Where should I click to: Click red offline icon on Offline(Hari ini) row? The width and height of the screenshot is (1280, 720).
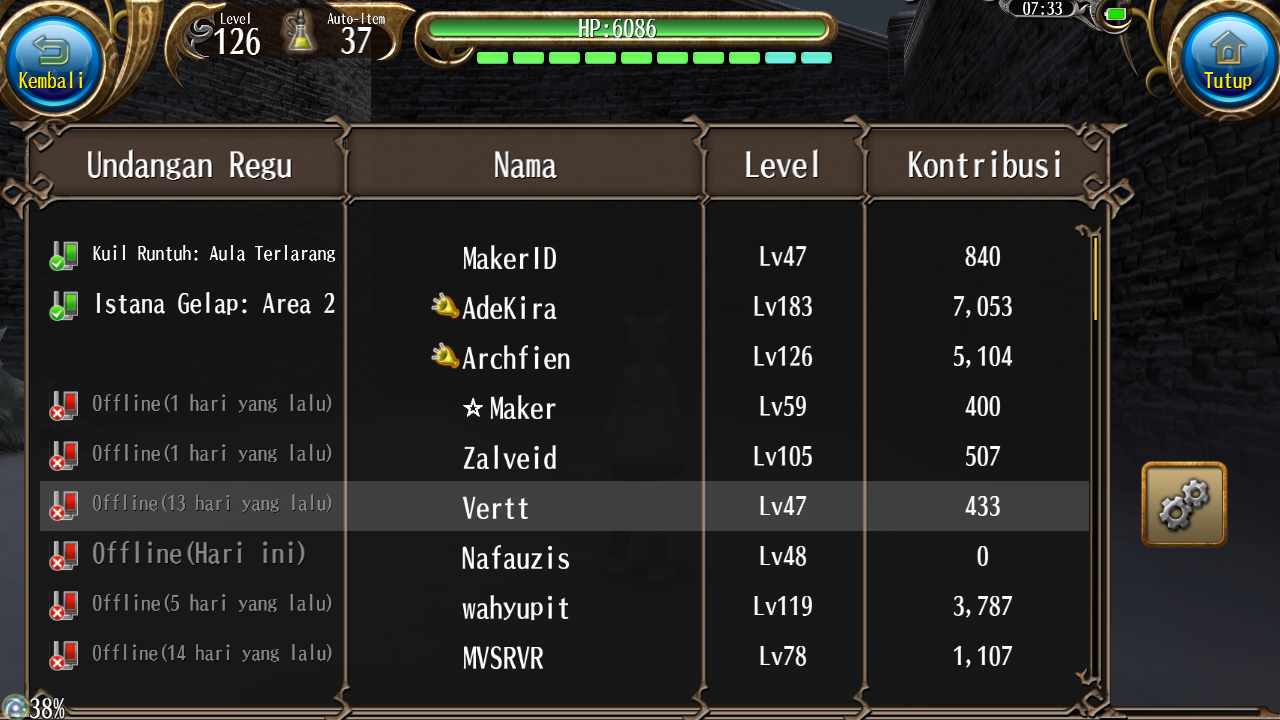(x=63, y=554)
